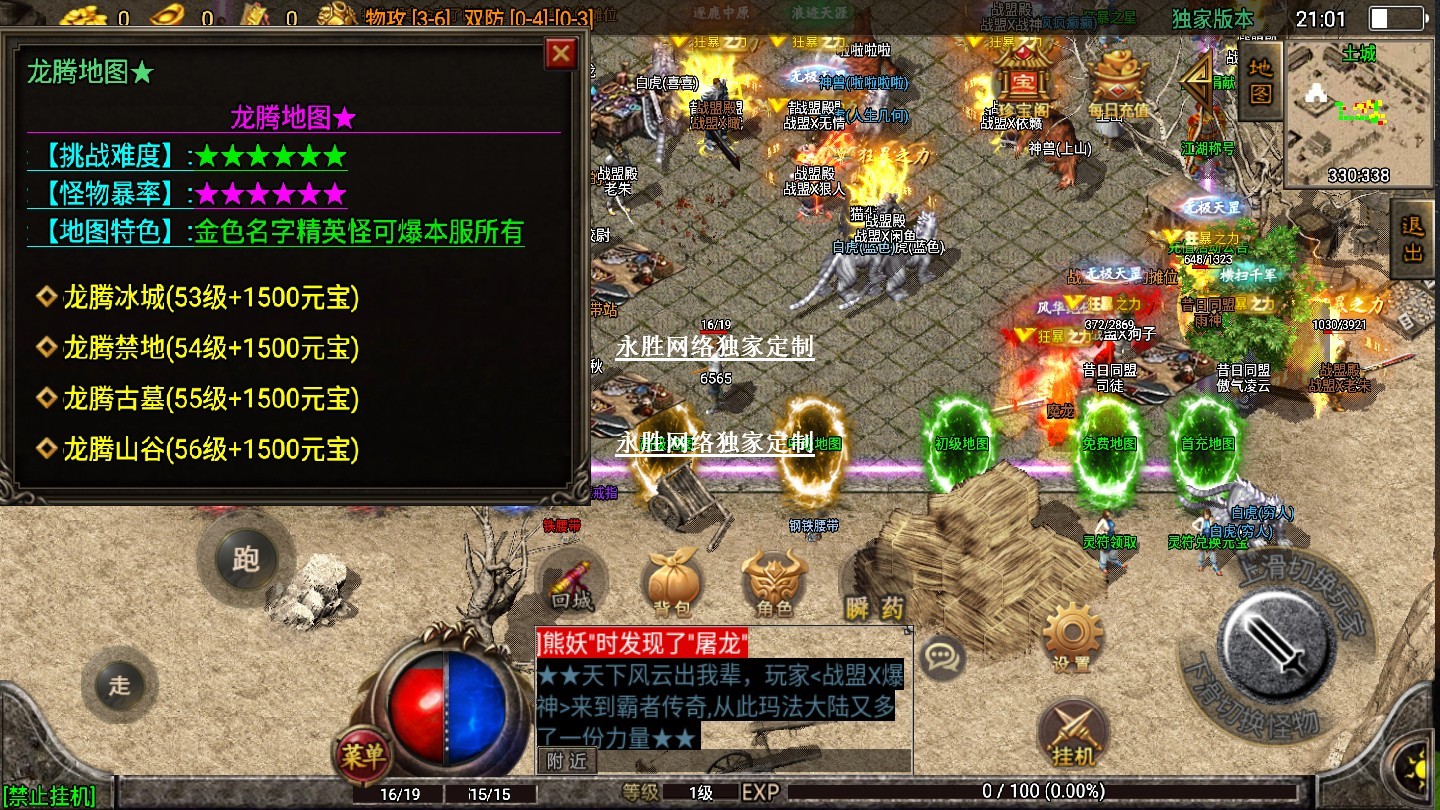This screenshot has width=1440, height=810.
Task: Pick the 龙腾山谷 map entry
Action: point(210,449)
